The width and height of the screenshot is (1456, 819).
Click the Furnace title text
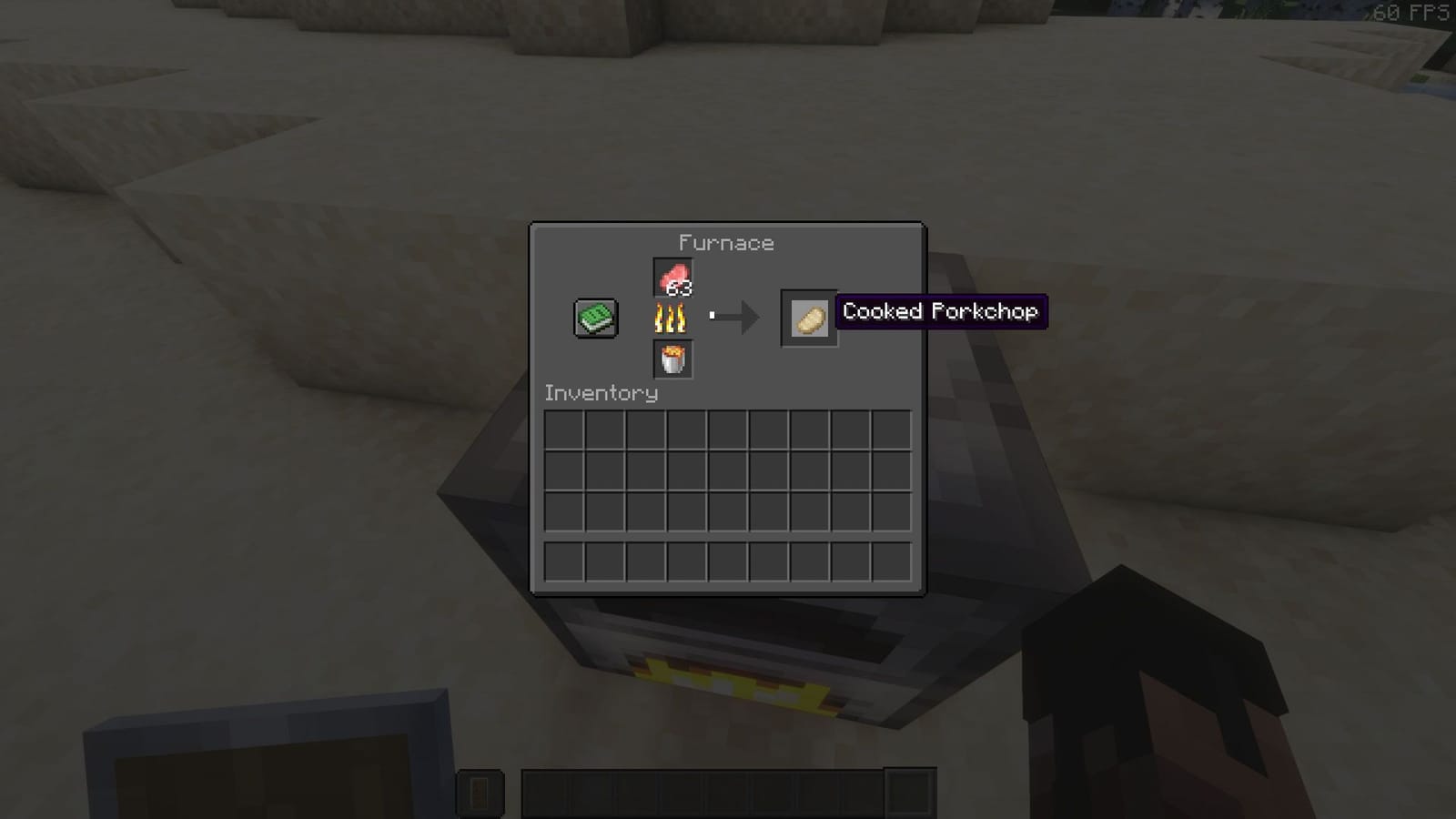click(726, 242)
